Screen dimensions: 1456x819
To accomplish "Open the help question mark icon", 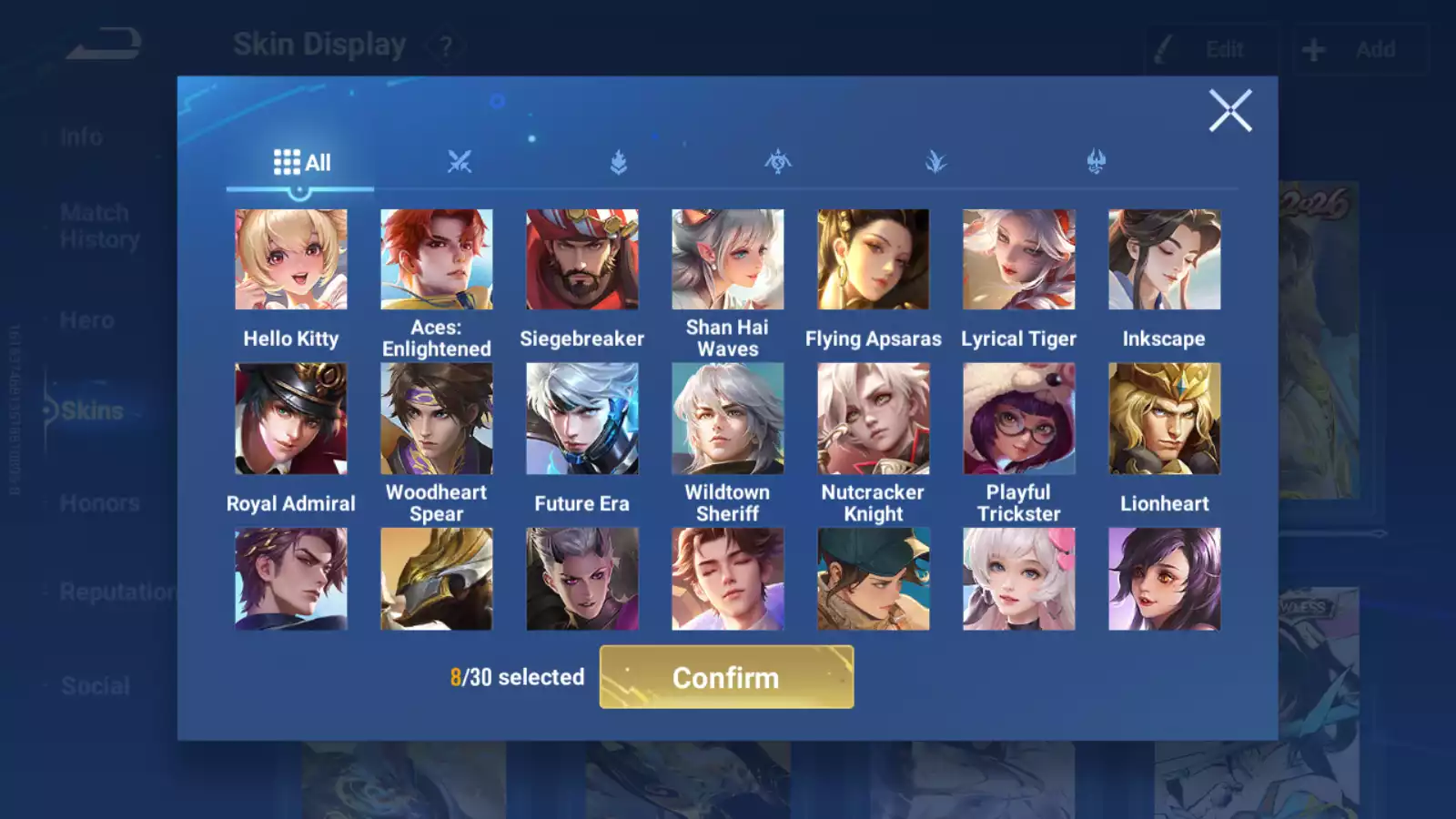I will (x=445, y=45).
